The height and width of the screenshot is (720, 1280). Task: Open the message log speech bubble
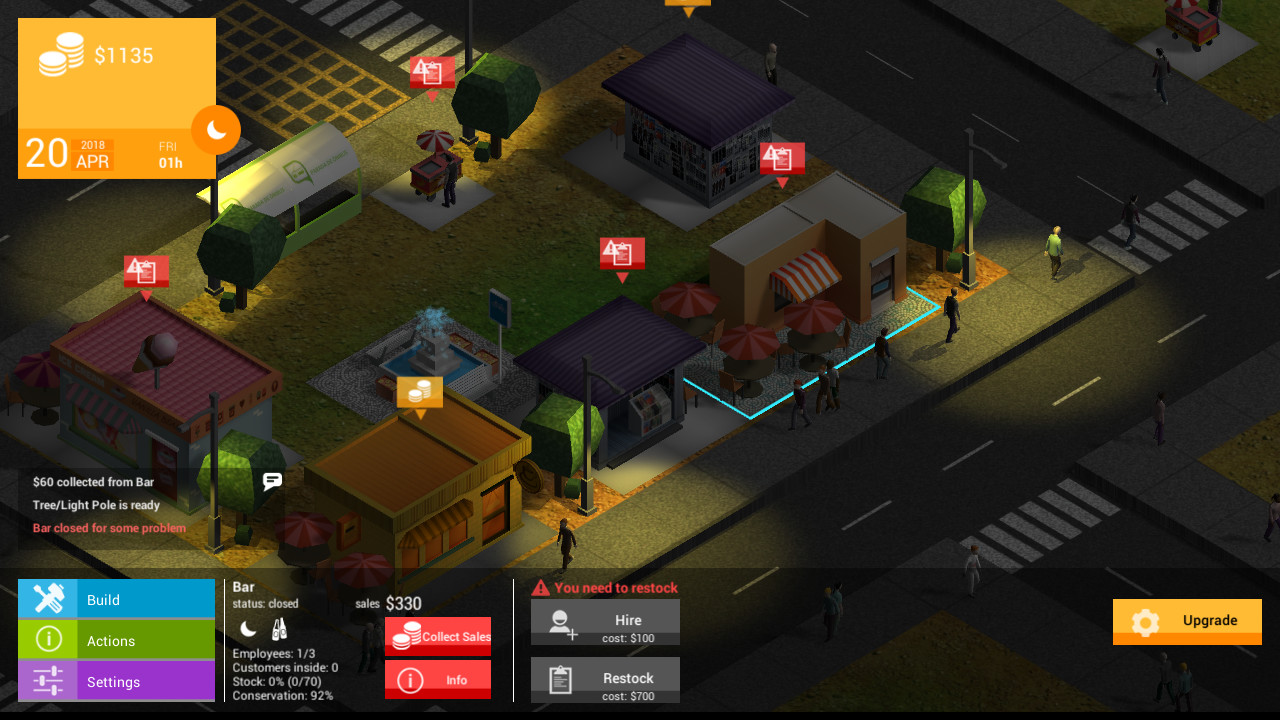[x=272, y=481]
